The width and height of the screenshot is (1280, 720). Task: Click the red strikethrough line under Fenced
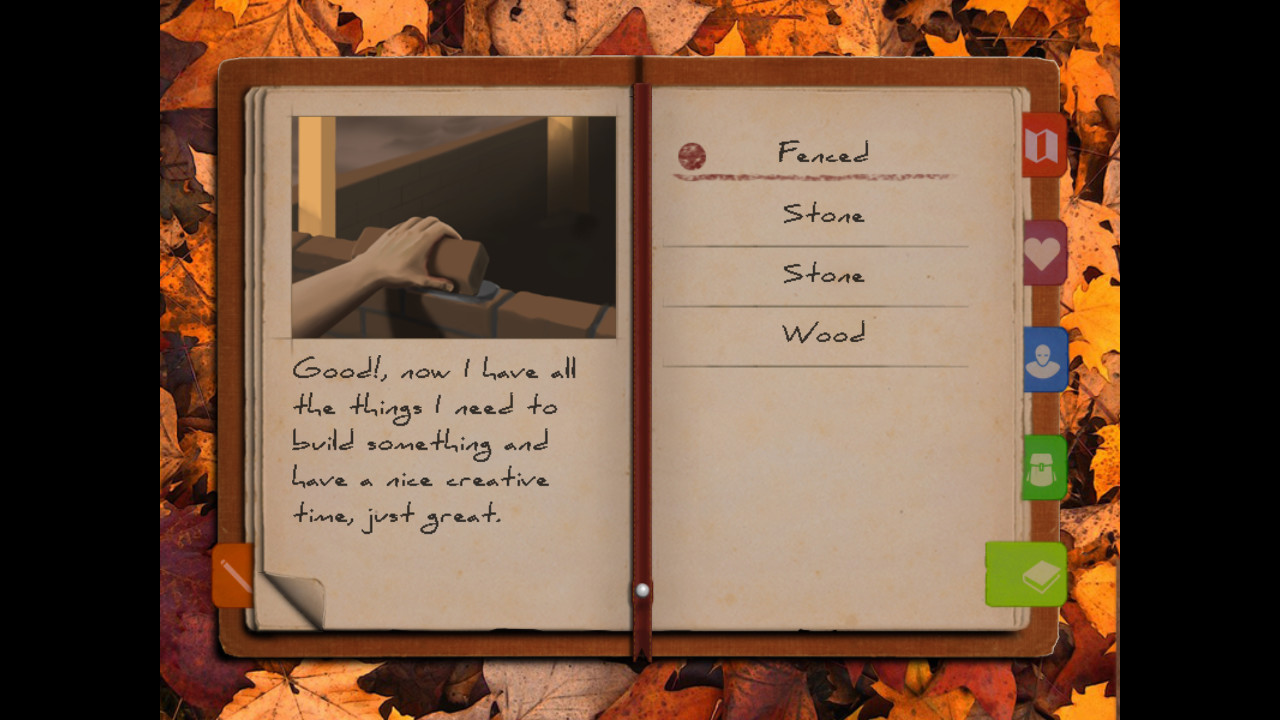(815, 176)
